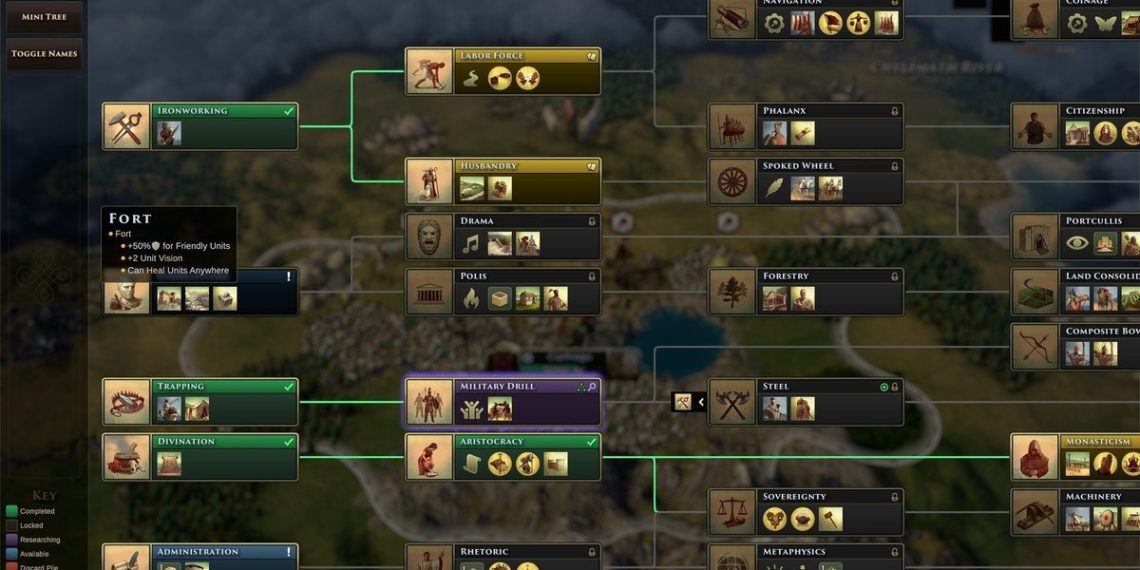Select the Husbandry technology

pos(502,182)
